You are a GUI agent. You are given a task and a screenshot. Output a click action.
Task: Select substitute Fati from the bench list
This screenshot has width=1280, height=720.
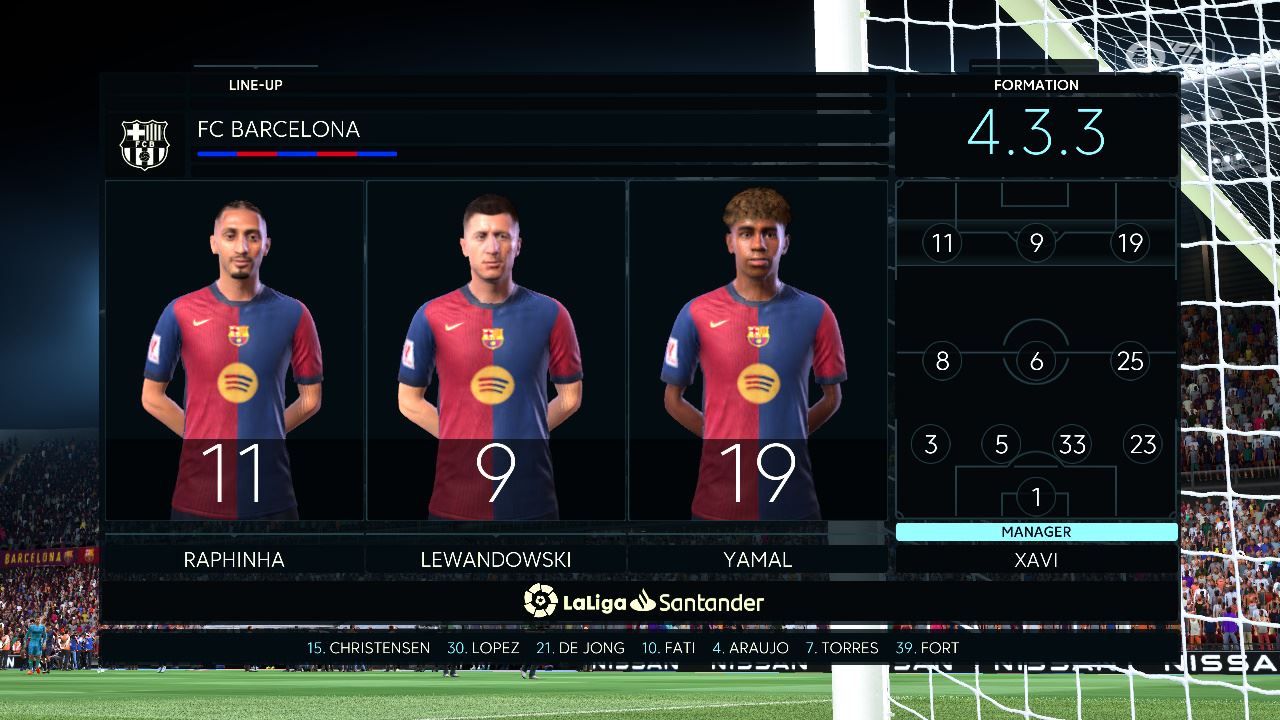click(668, 648)
